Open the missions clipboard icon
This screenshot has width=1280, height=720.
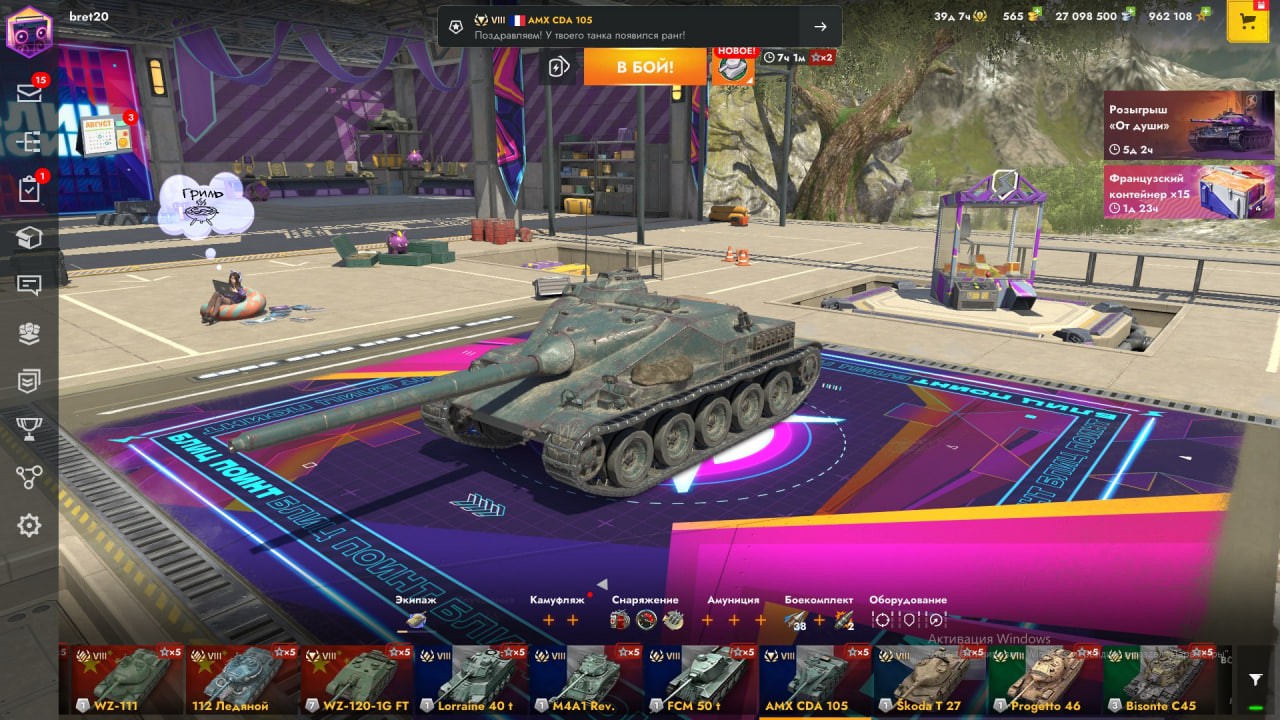click(29, 189)
